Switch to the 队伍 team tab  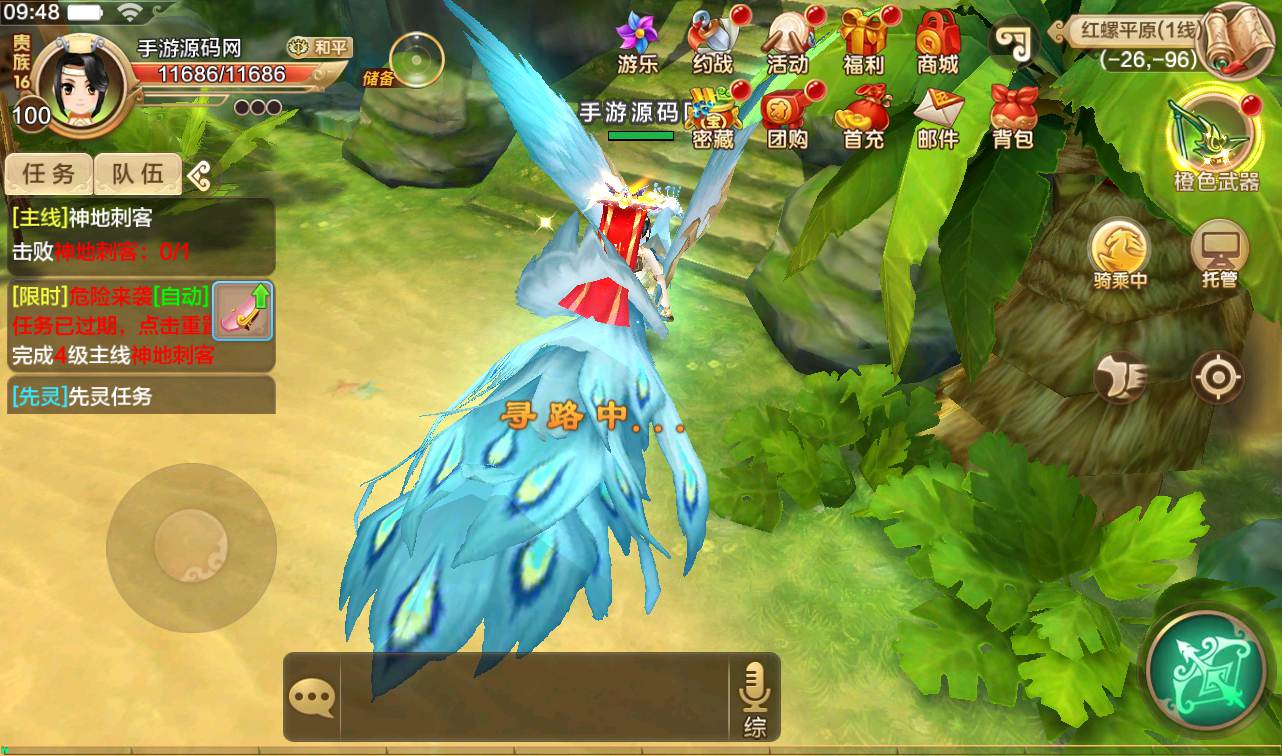(138, 174)
